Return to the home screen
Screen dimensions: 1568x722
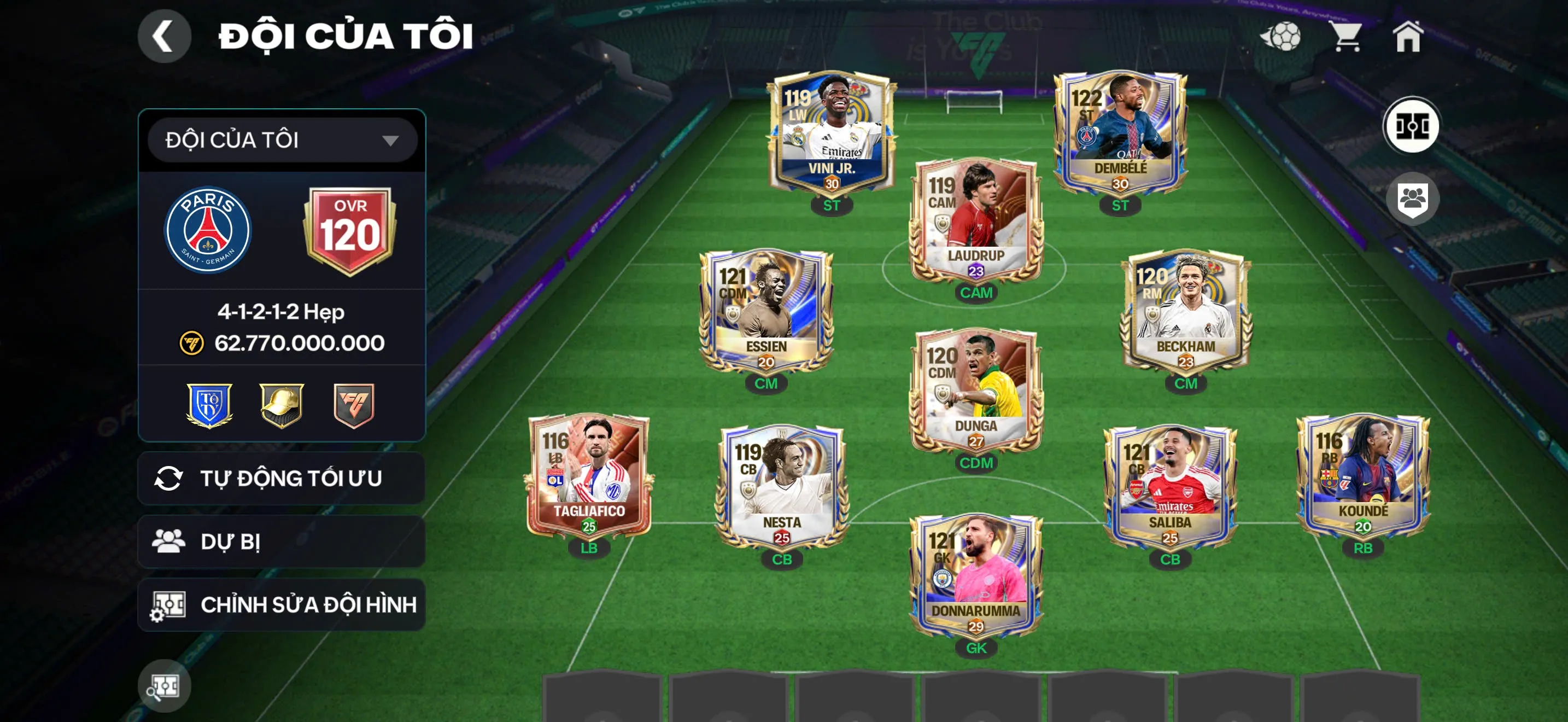click(1408, 37)
